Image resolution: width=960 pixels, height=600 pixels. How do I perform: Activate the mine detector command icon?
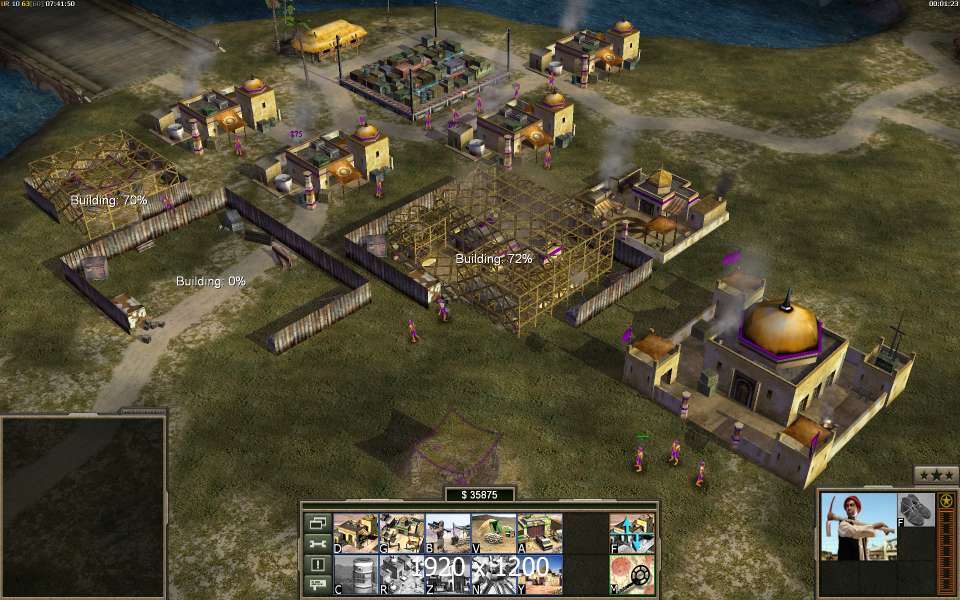[632, 574]
